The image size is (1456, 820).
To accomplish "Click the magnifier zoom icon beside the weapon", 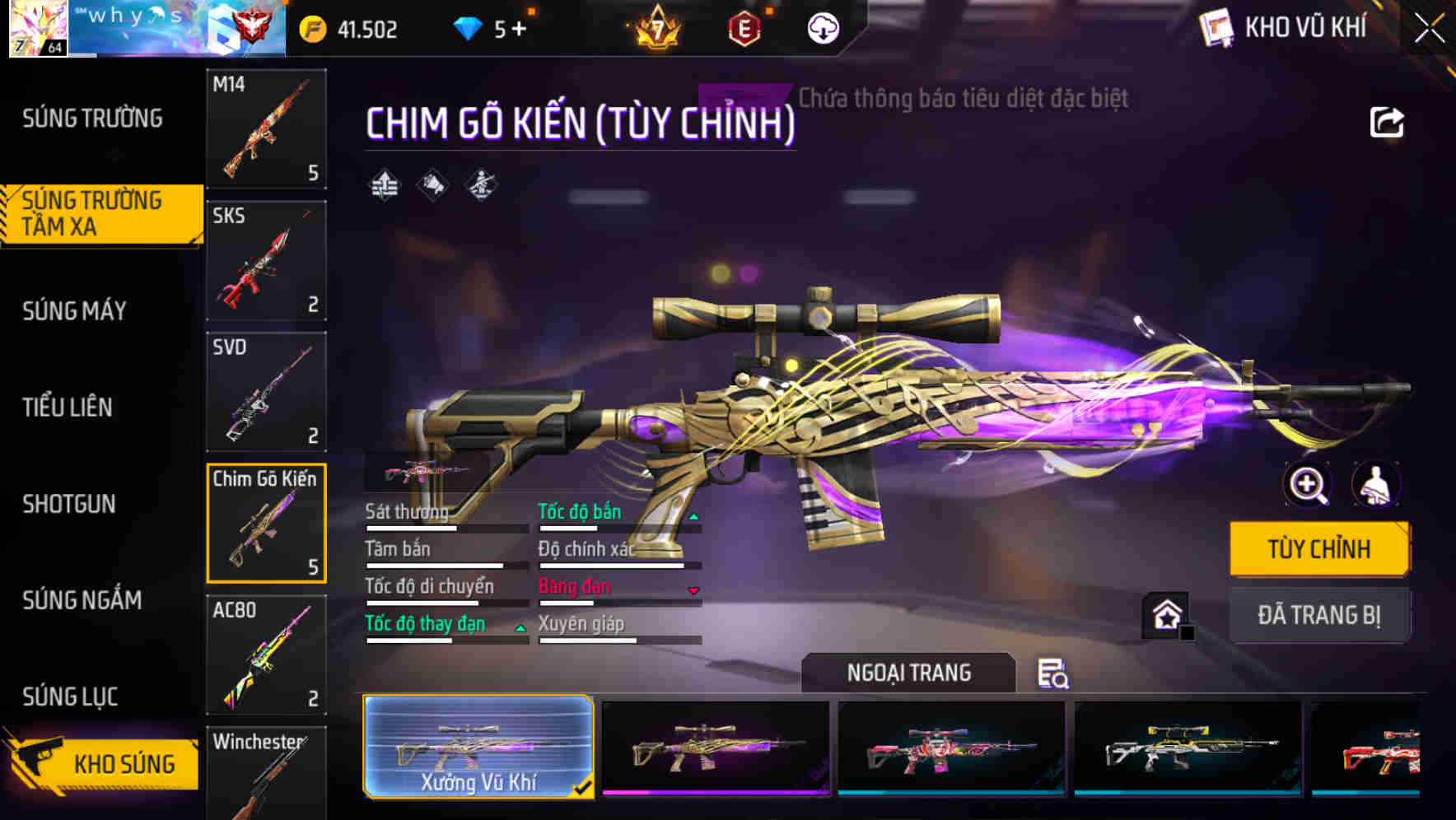I will [x=1306, y=486].
